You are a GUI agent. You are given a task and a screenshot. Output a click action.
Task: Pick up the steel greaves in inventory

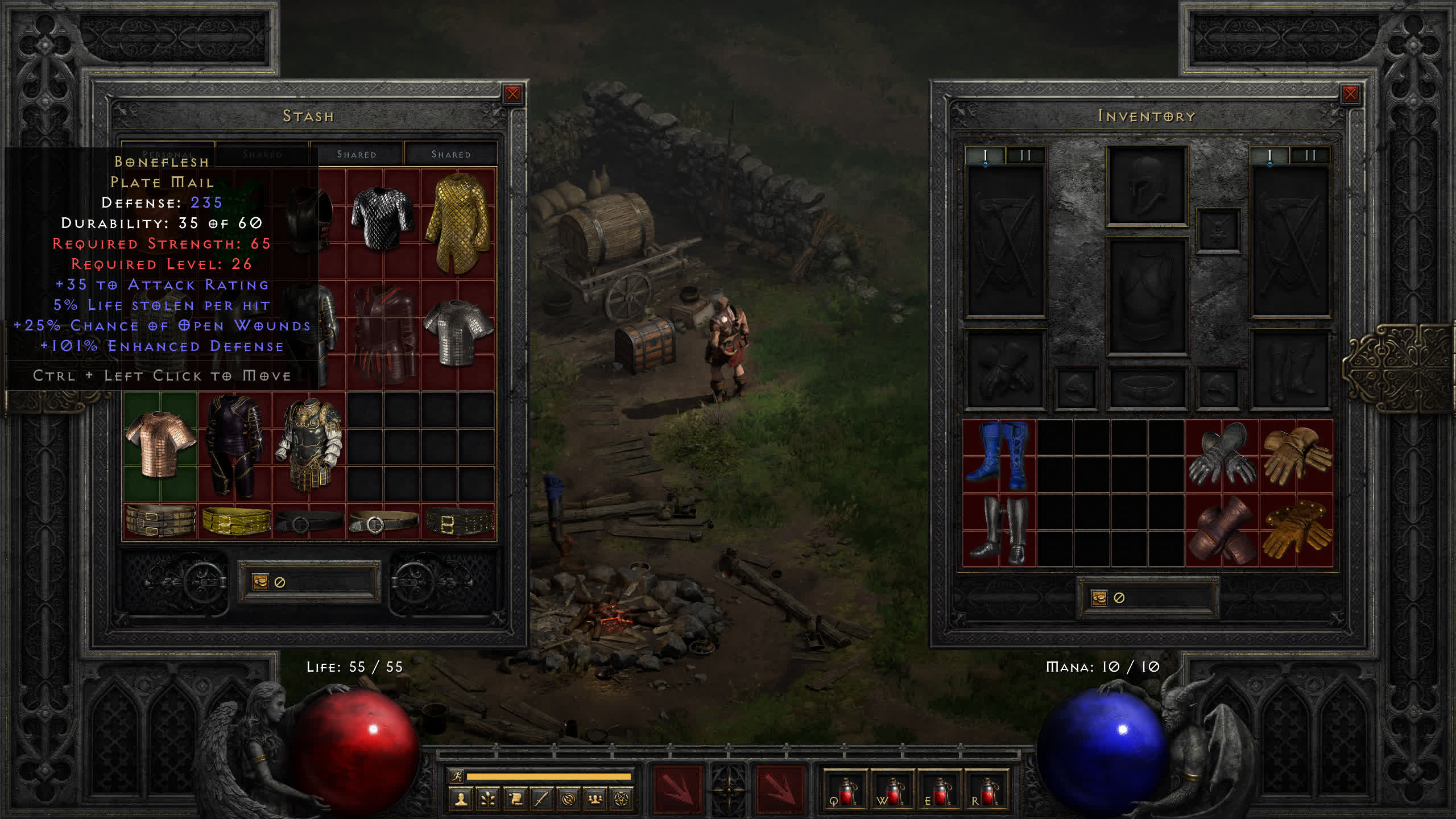pyautogui.click(x=999, y=530)
